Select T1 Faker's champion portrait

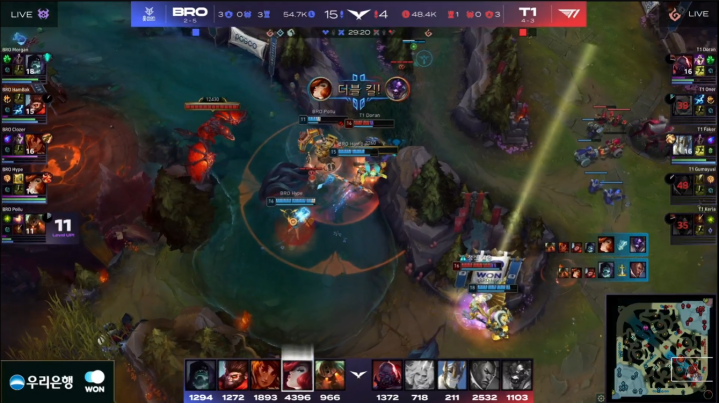coord(685,147)
